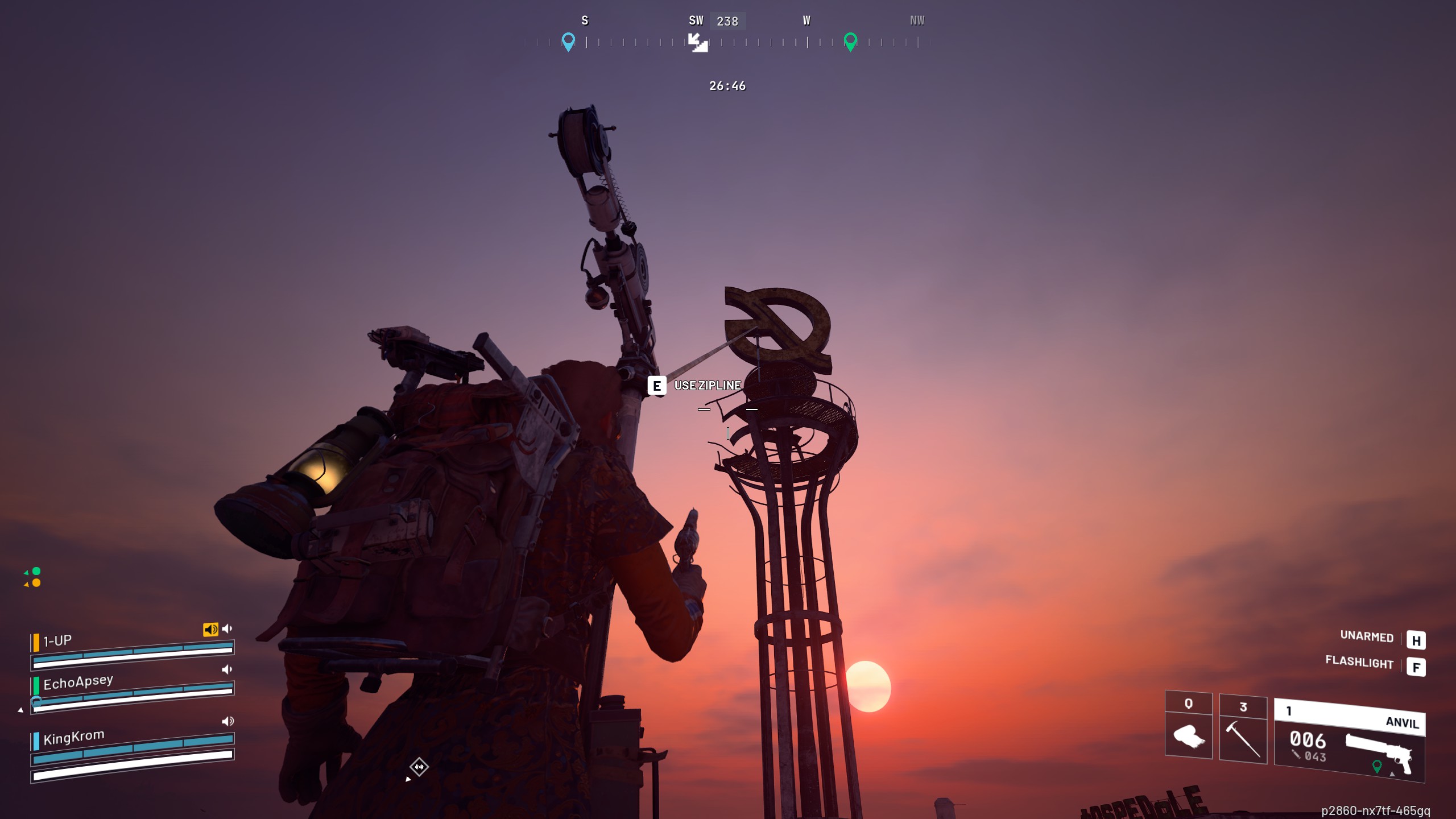Toggle 1-UP's highlighted speaker to mute them
Screen dimensions: 1456x819
click(210, 630)
